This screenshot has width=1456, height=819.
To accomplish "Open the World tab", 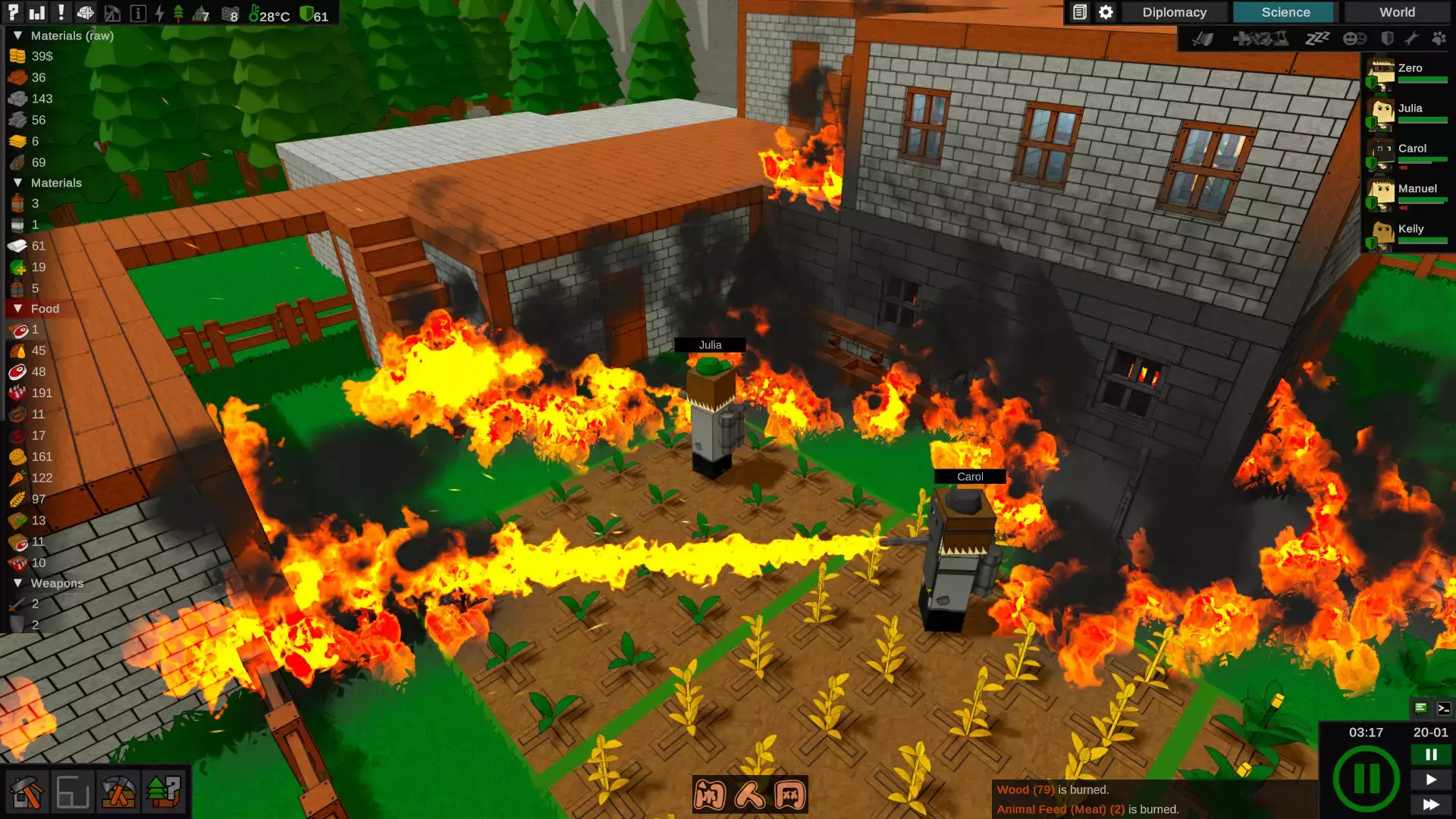I will pos(1397,12).
